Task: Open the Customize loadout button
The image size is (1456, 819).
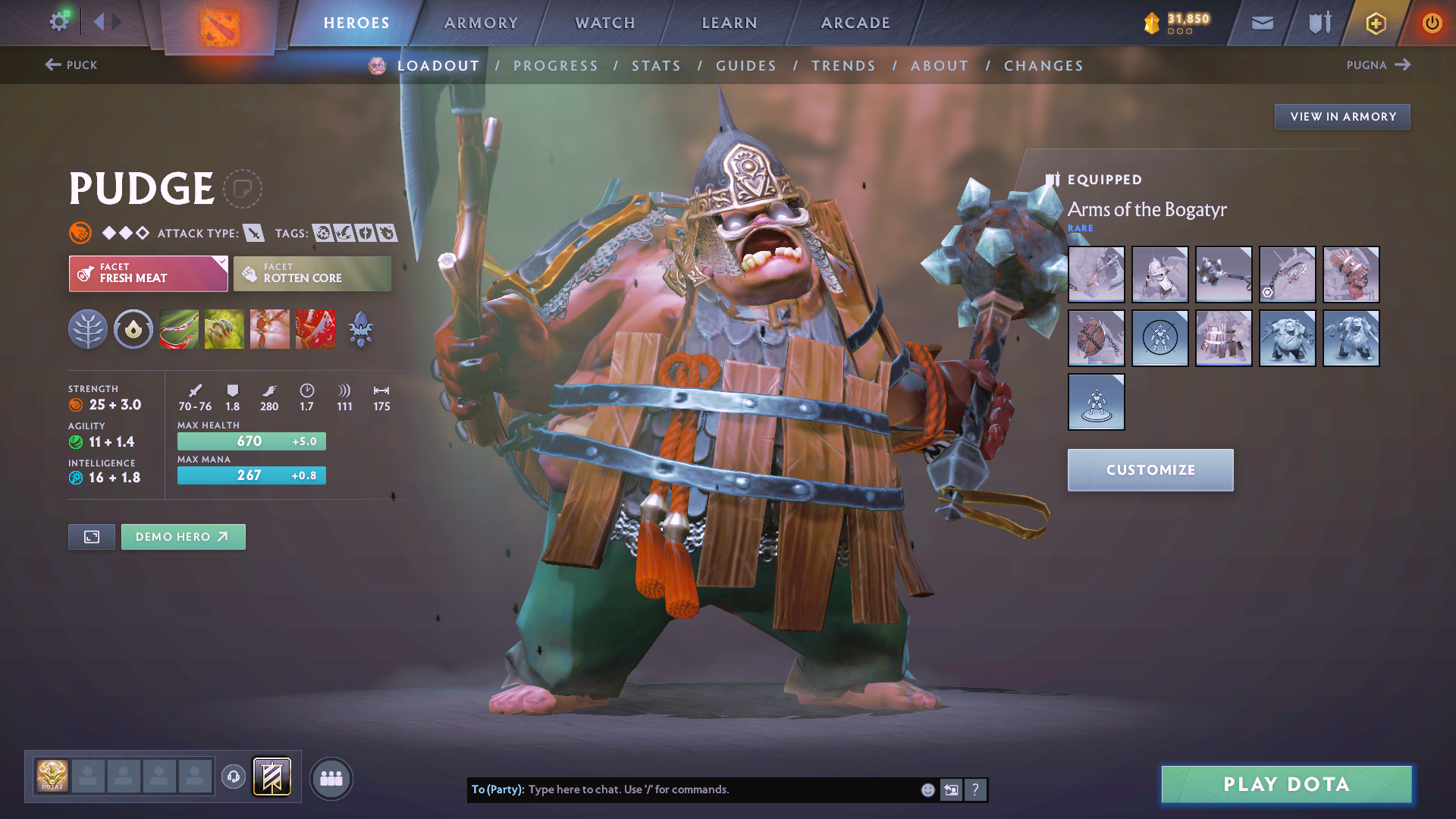Action: click(1150, 470)
